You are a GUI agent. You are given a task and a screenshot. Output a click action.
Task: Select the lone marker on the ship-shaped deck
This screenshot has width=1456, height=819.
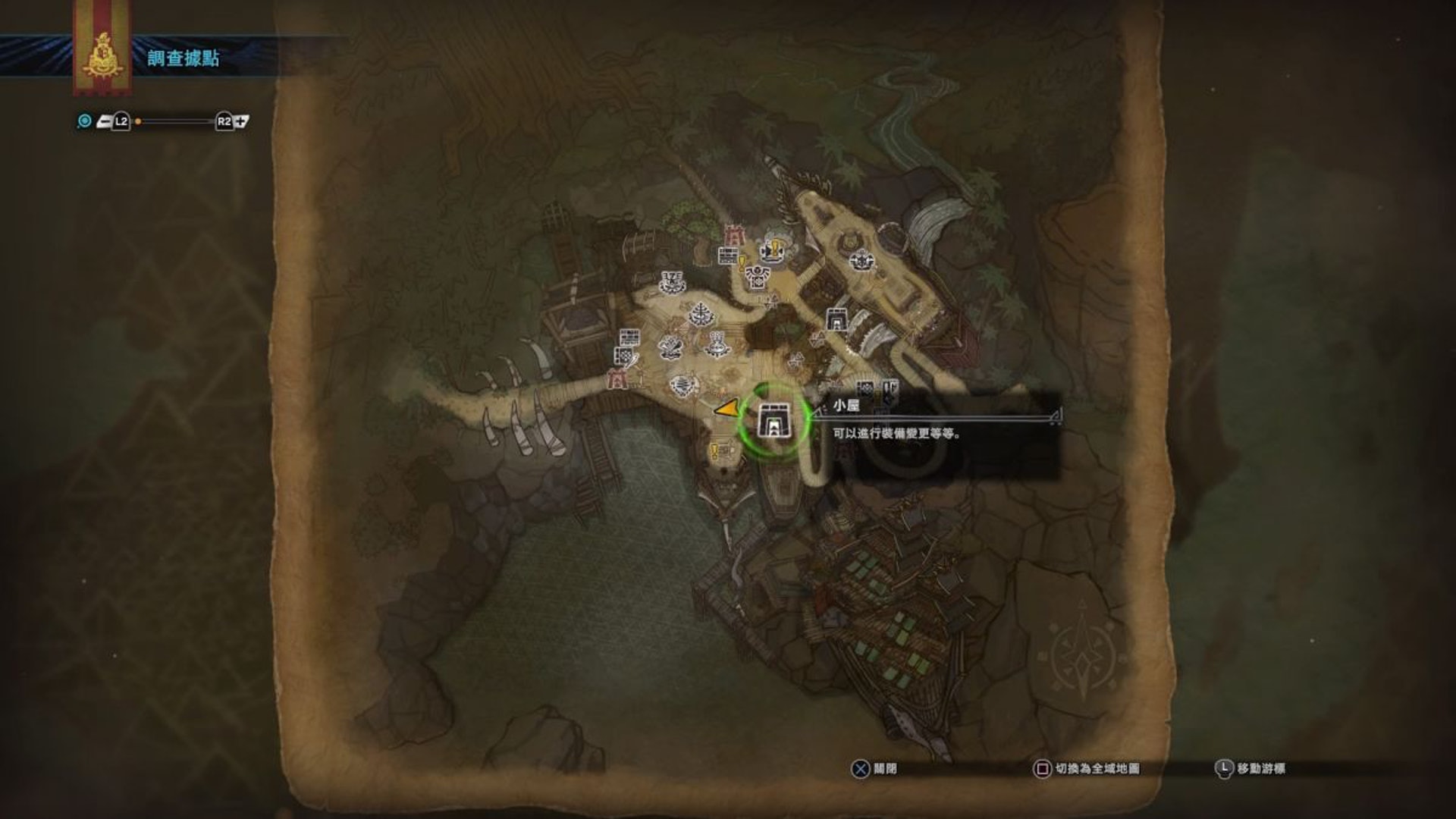(861, 260)
